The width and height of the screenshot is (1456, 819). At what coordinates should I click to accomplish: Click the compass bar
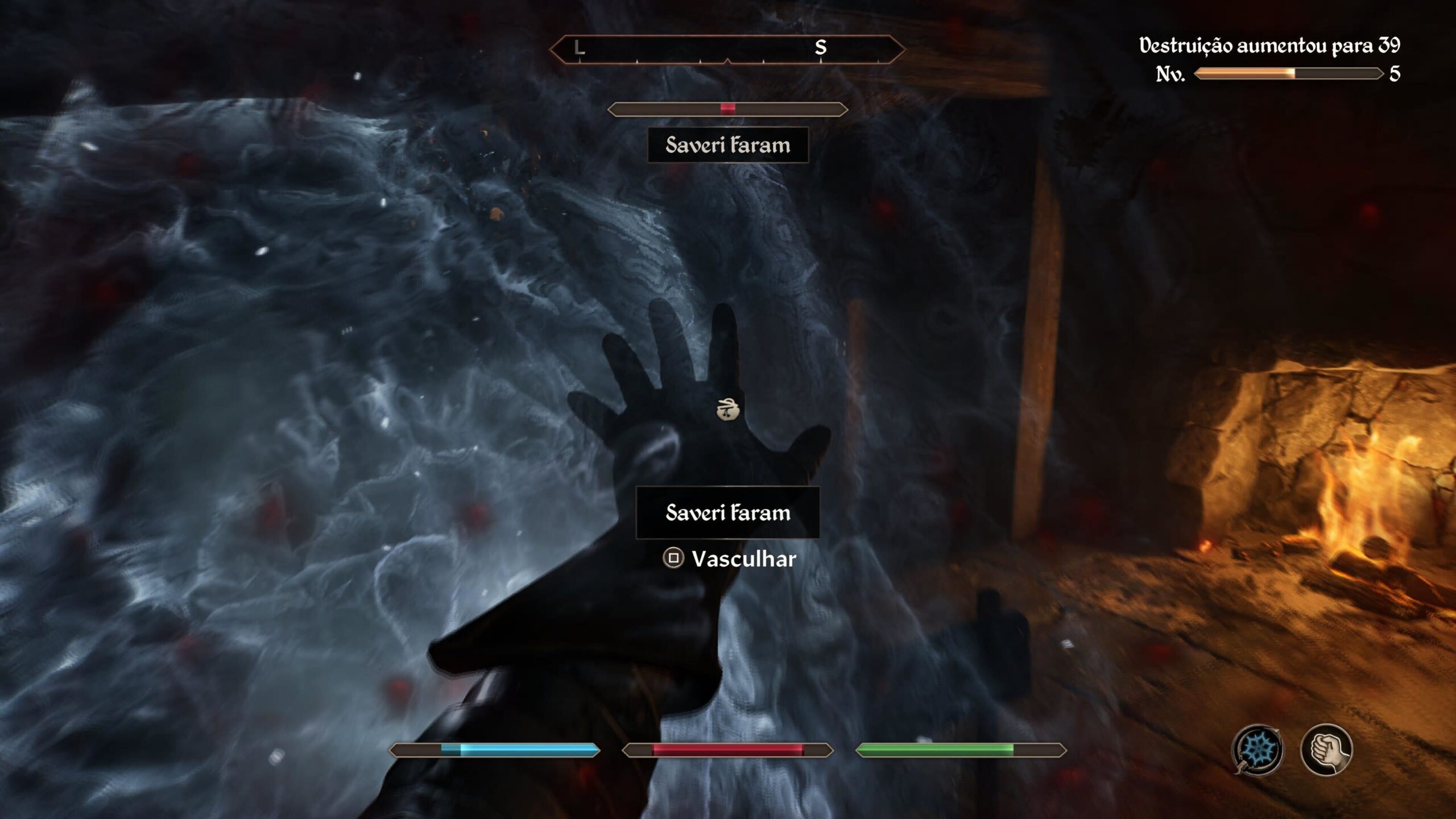click(x=727, y=49)
